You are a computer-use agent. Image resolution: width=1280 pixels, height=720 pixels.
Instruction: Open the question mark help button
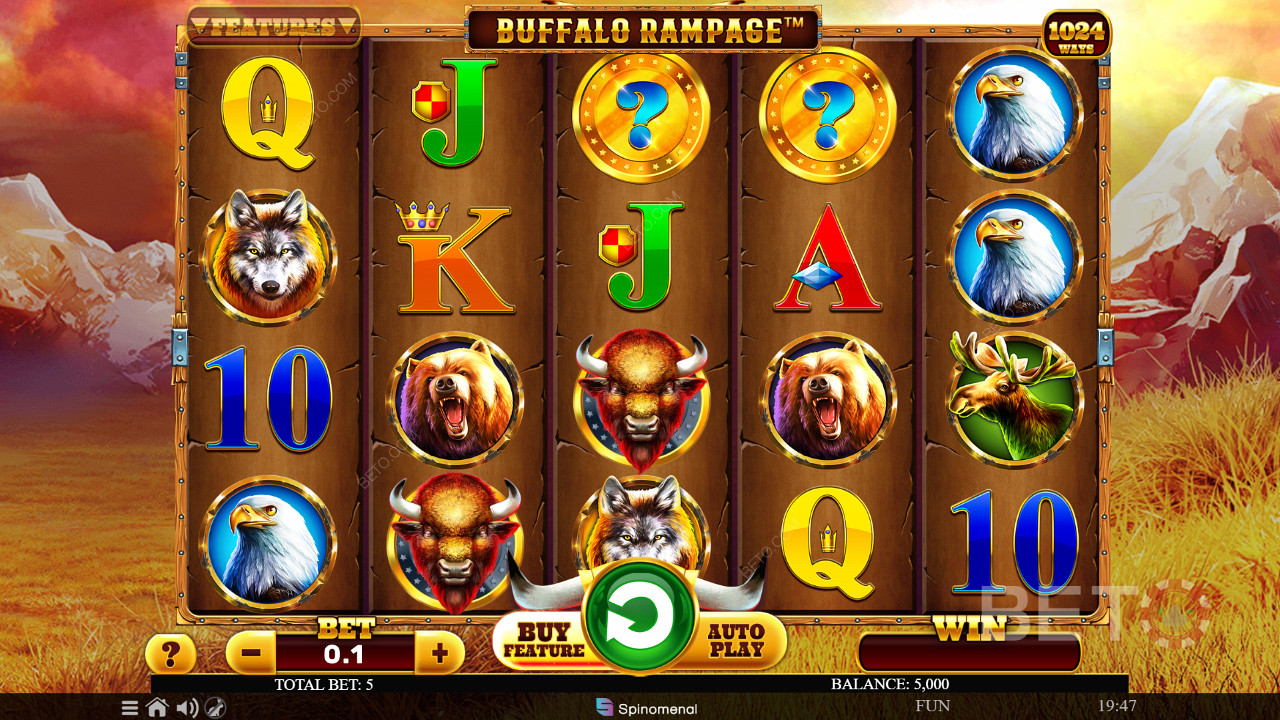pyautogui.click(x=171, y=655)
